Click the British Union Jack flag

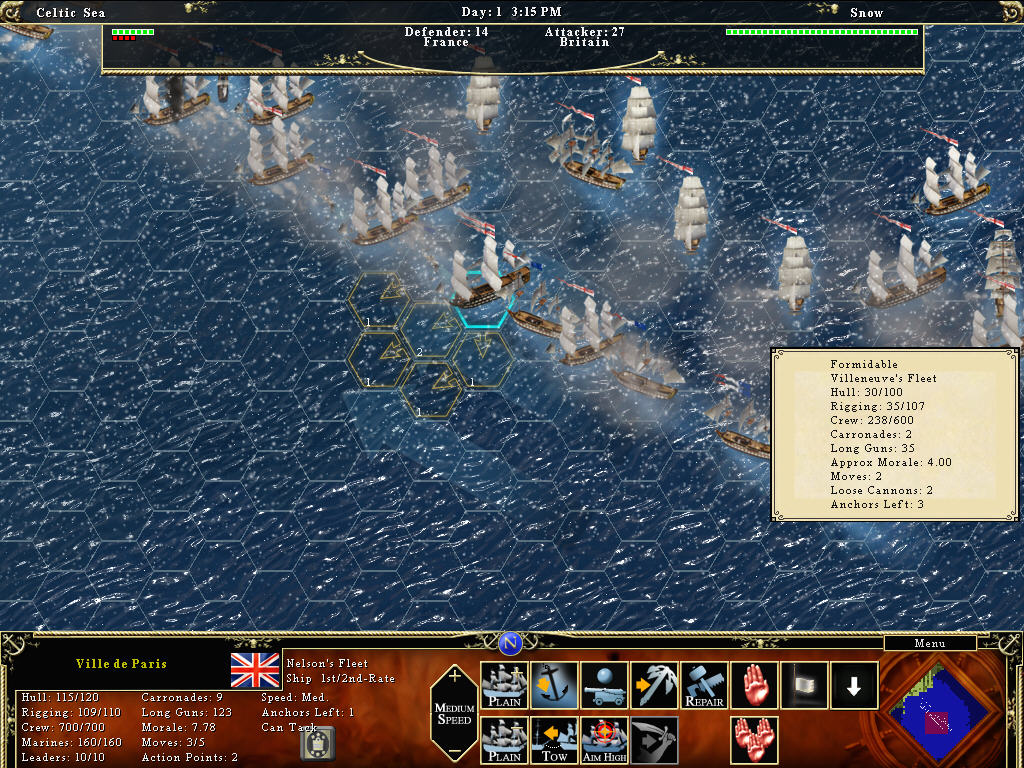[255, 670]
